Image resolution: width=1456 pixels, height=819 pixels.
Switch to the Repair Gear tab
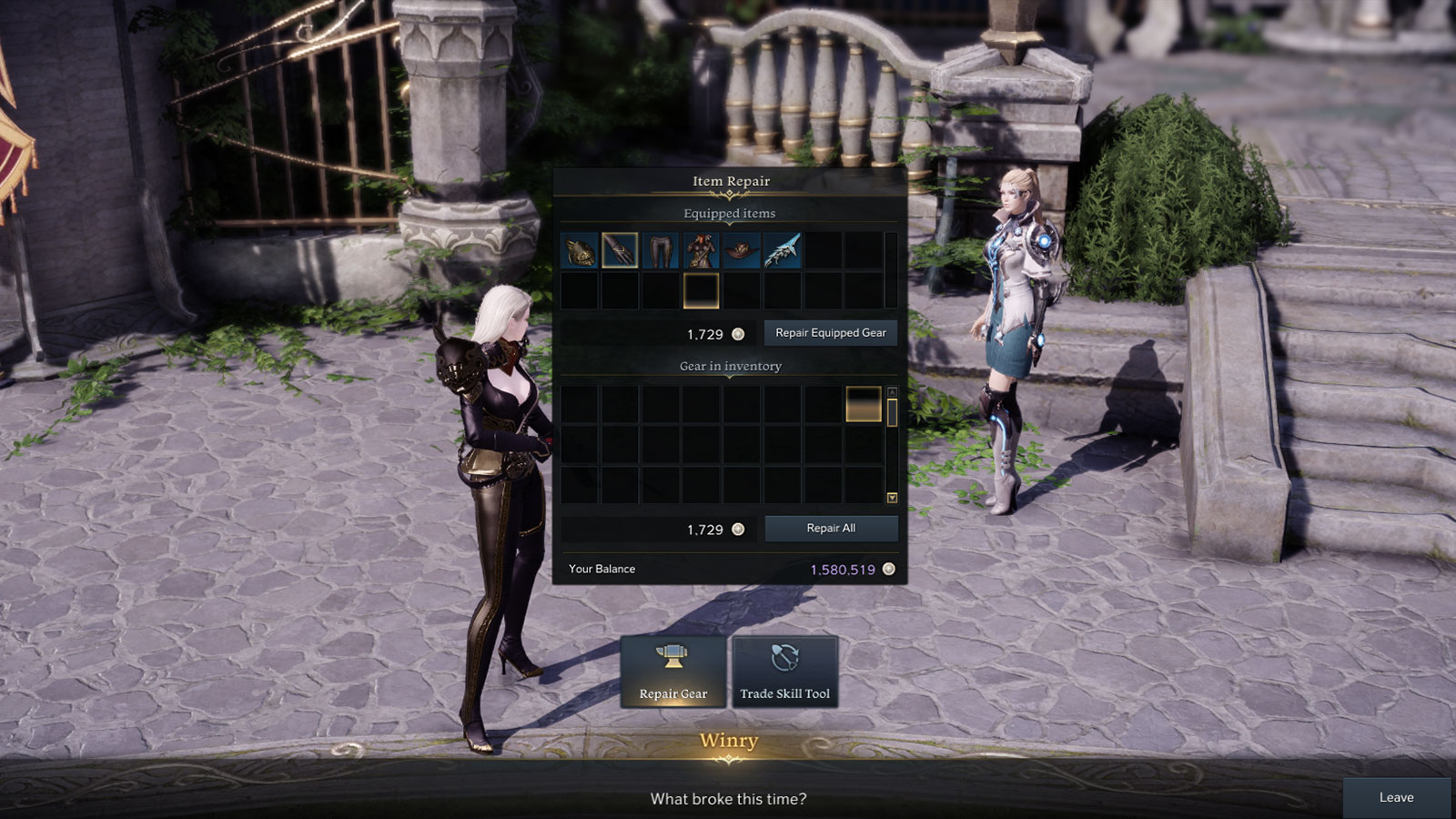[x=673, y=672]
